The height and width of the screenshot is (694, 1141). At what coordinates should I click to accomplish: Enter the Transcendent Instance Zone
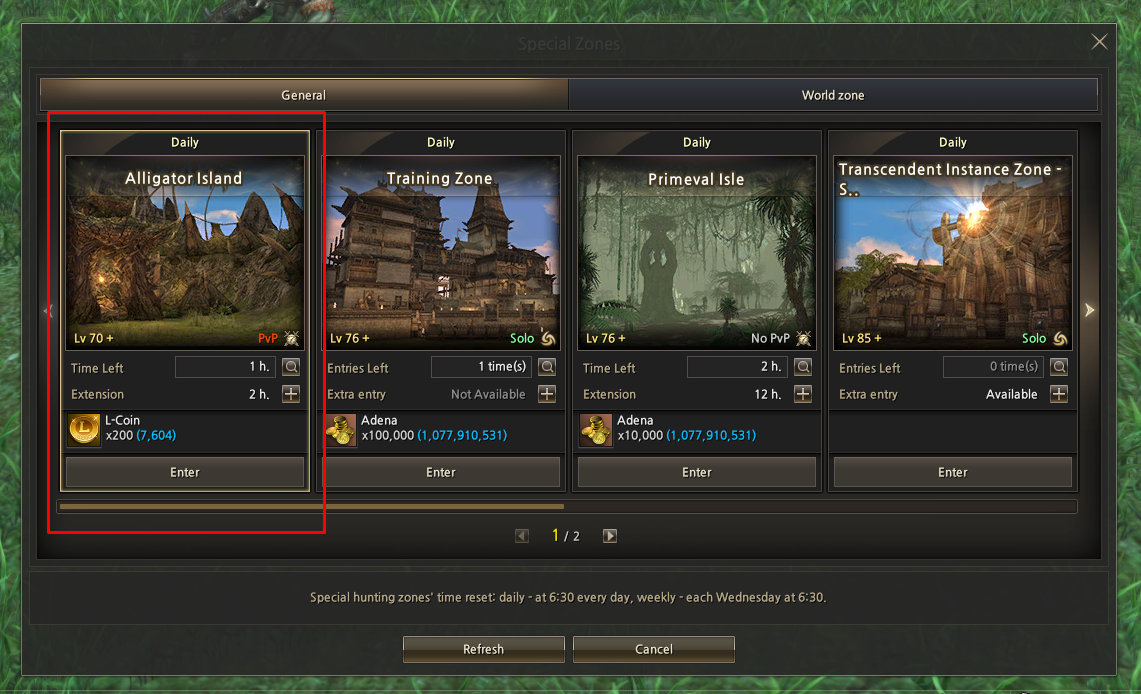[952, 472]
